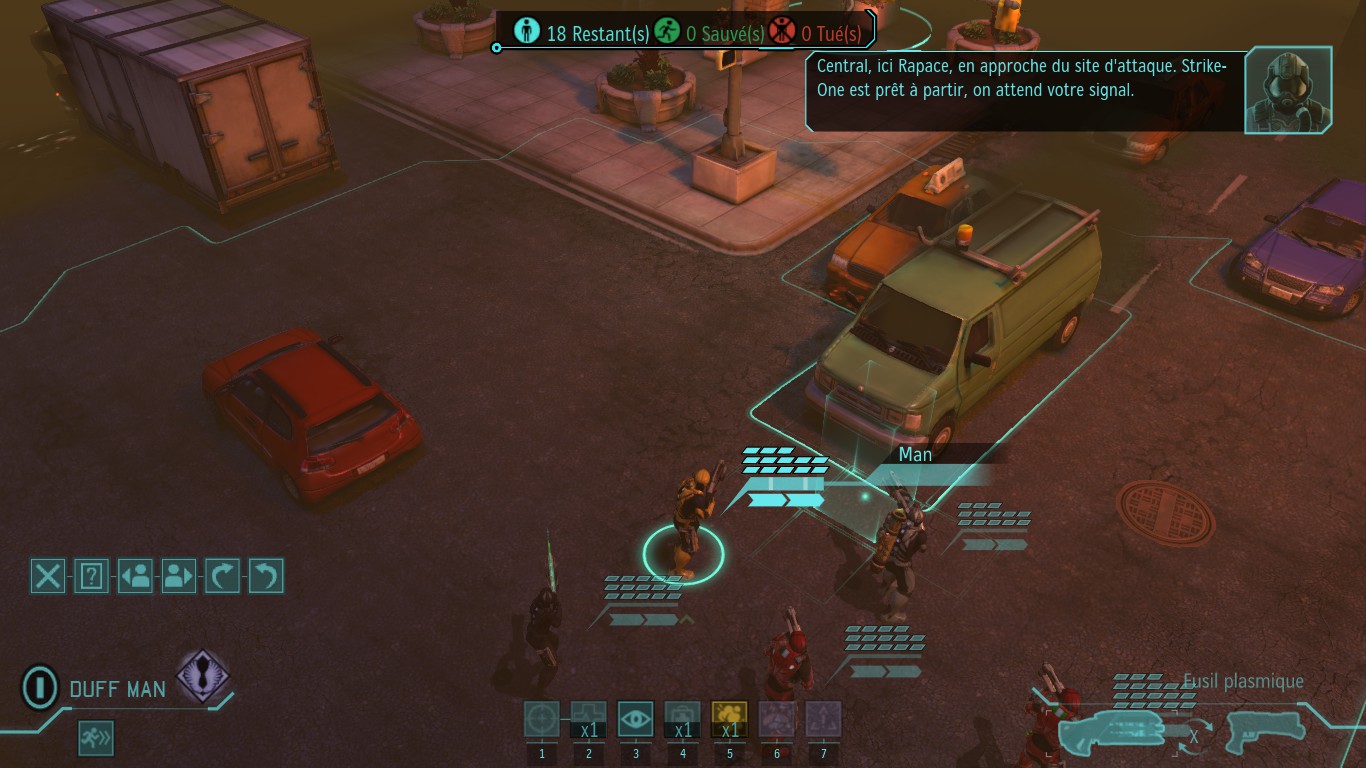Screen dimensions: 1366x768
Task: Use the medikit ability
Action: coord(683,719)
